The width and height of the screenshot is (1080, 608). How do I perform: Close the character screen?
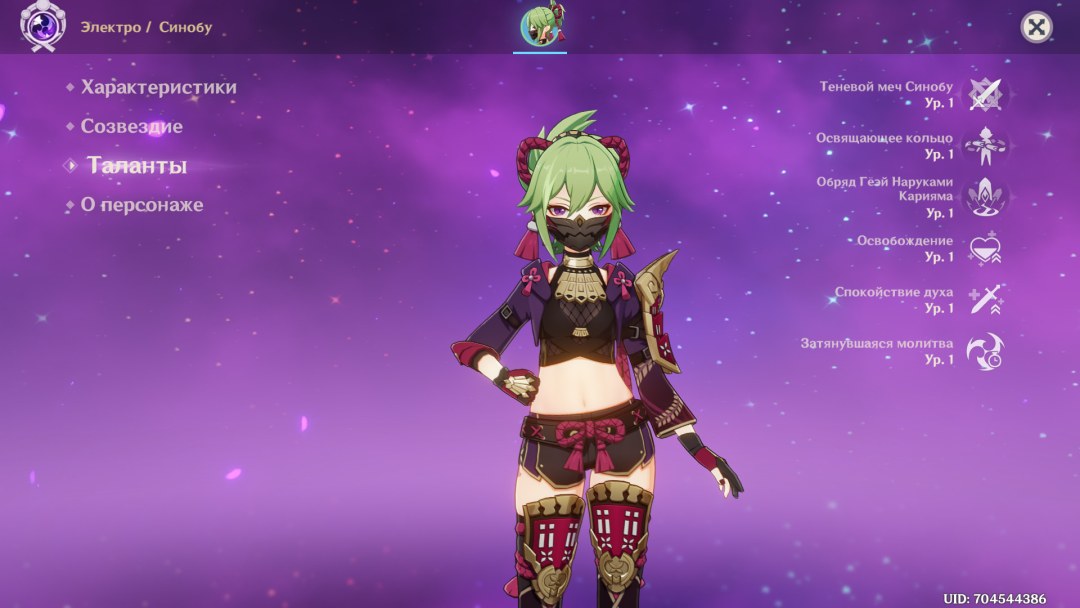pyautogui.click(x=1036, y=27)
